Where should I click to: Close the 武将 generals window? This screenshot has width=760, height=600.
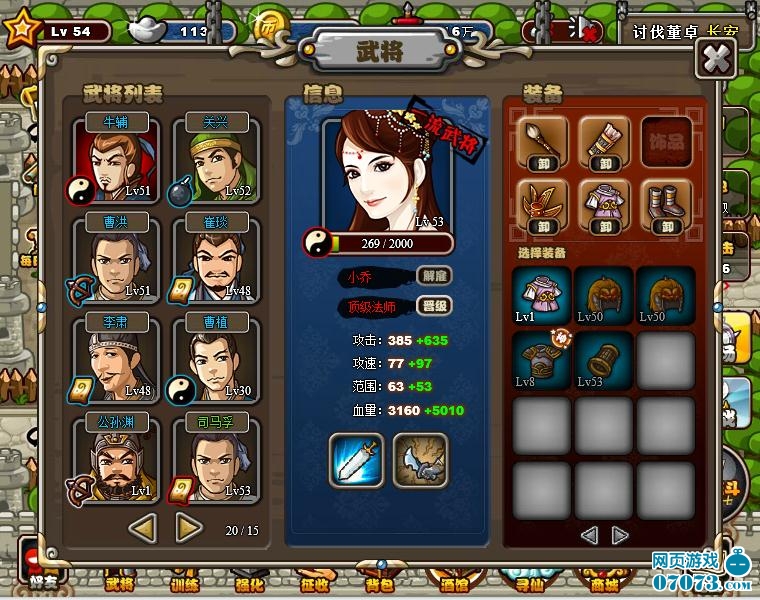tap(715, 58)
